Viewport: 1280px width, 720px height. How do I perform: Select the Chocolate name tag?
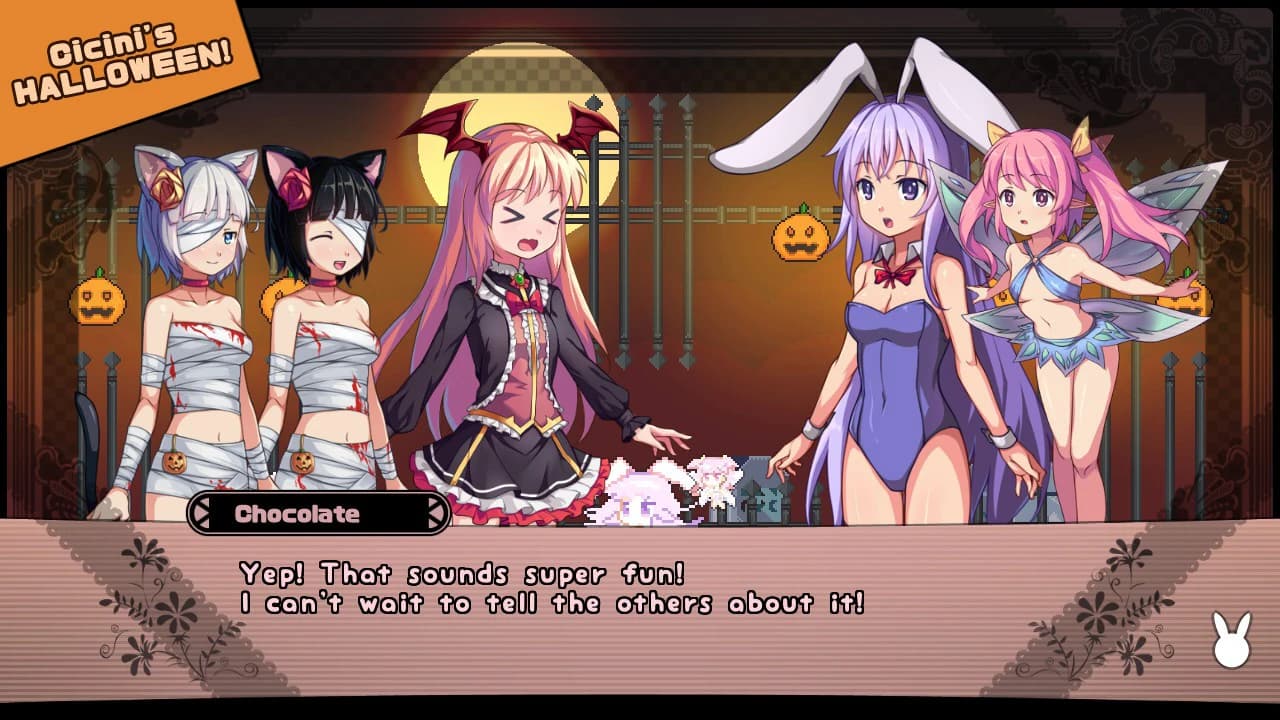coord(300,515)
